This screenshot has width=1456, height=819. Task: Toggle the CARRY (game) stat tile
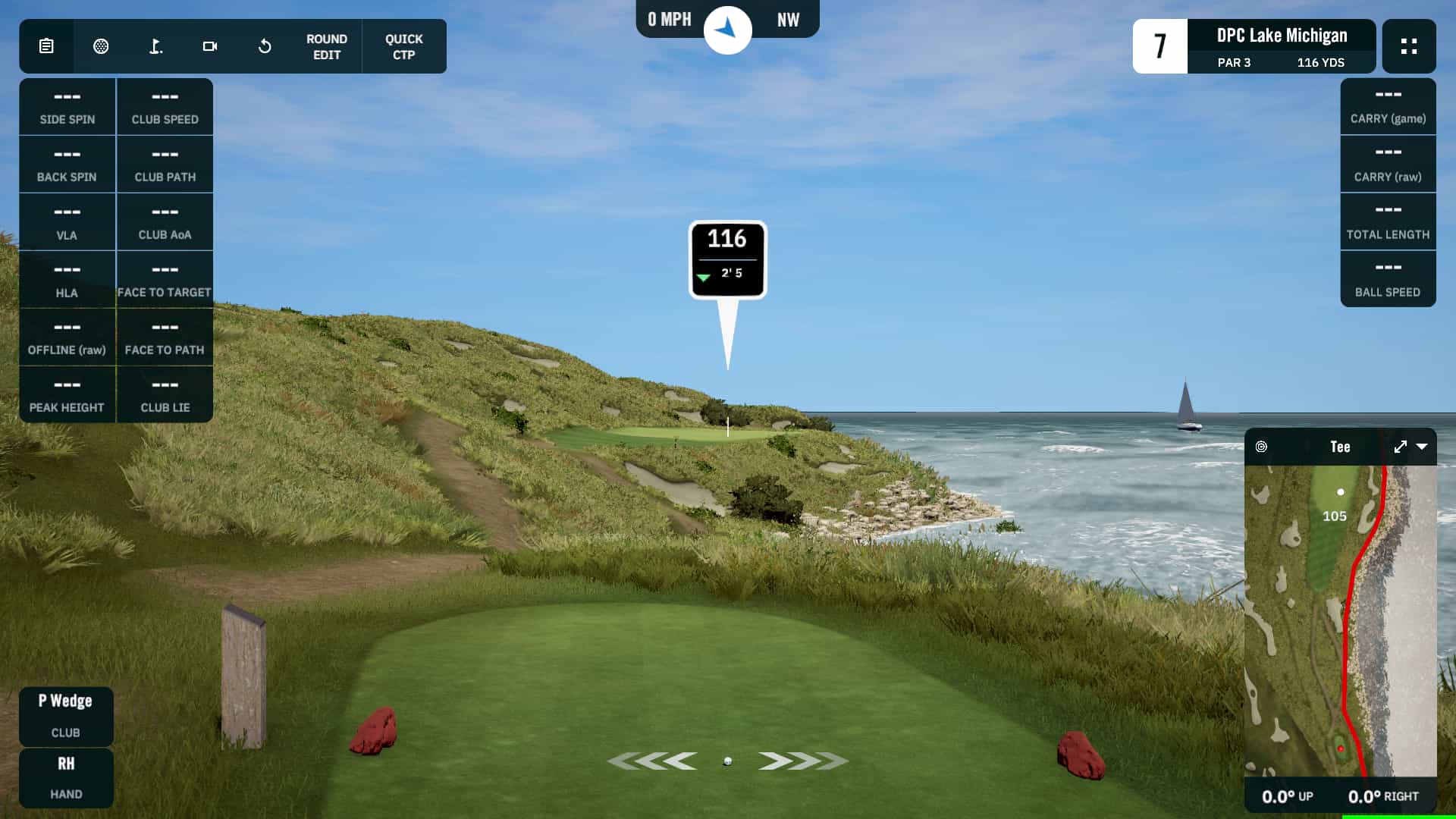pos(1388,106)
